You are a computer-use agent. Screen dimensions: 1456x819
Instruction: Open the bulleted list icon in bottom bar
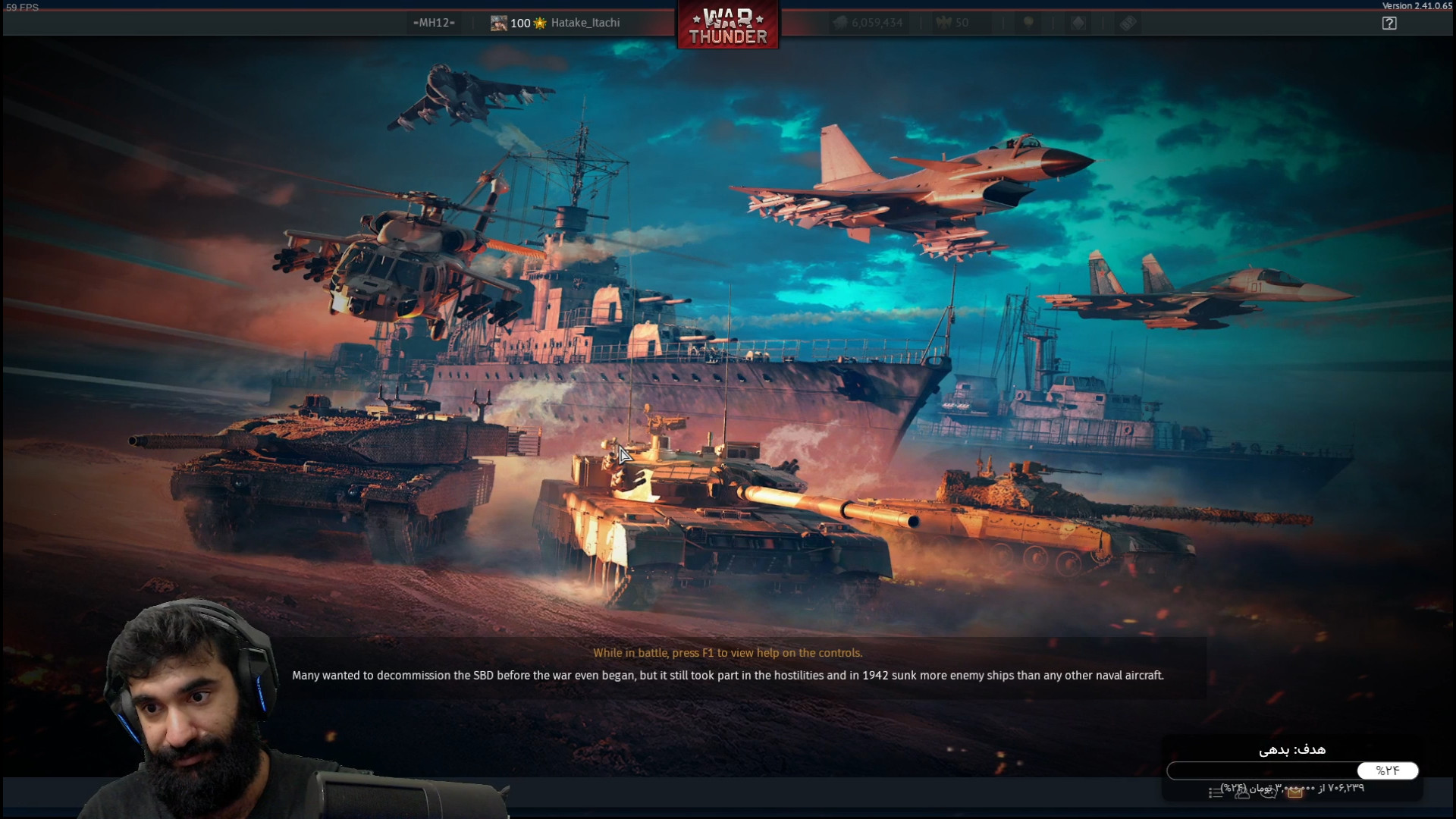[1216, 793]
